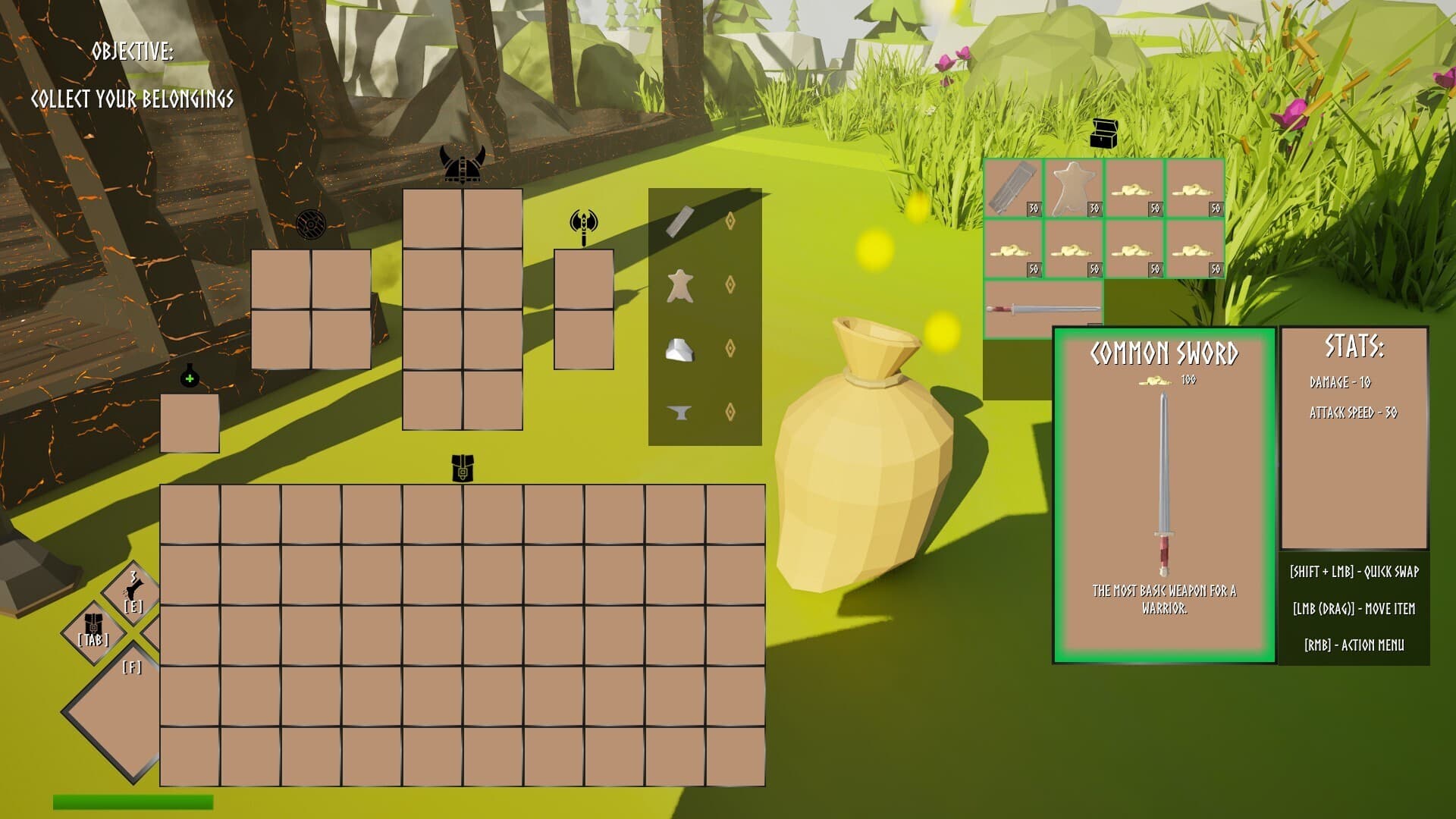Click the round shield equipment icon
The width and height of the screenshot is (1456, 819).
(x=311, y=225)
